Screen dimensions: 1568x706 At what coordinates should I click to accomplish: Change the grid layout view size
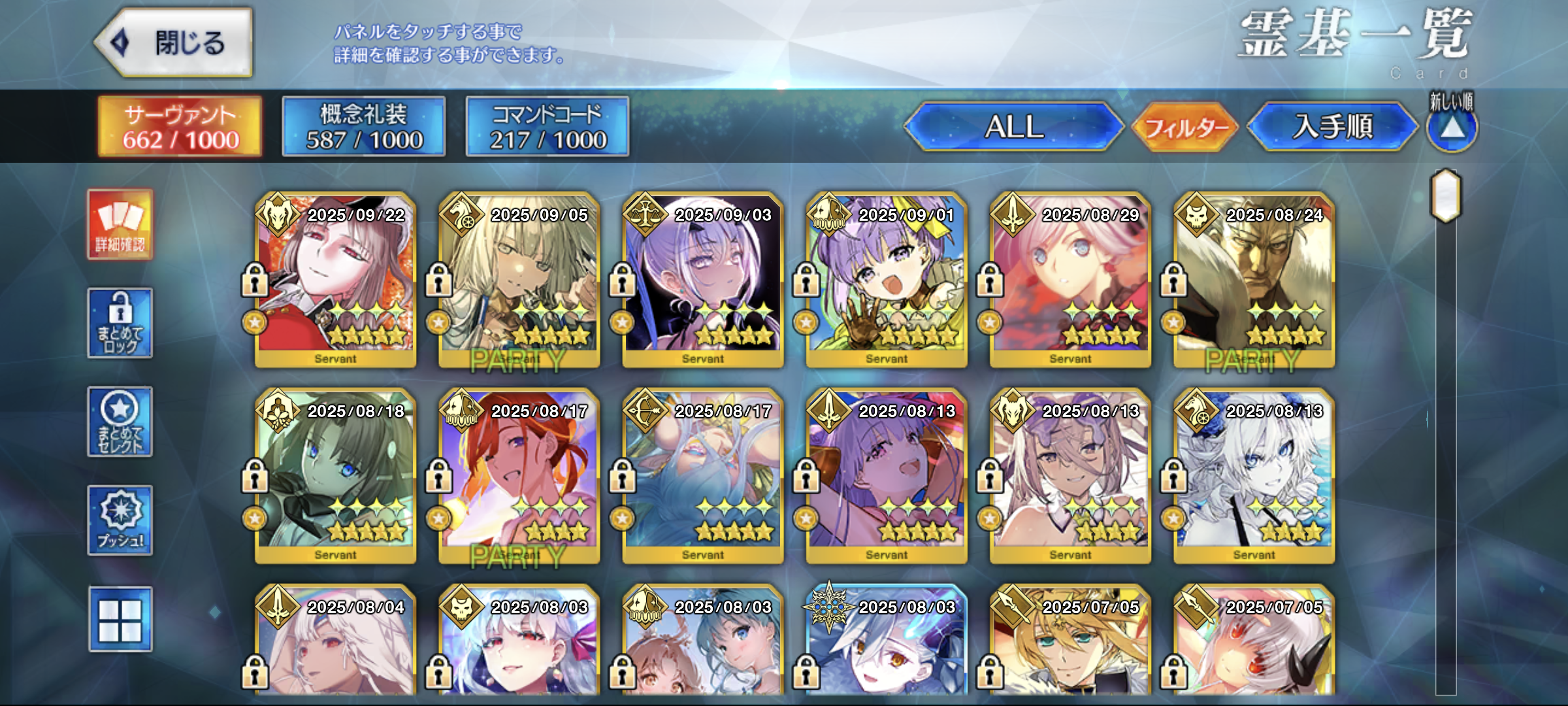(120, 619)
